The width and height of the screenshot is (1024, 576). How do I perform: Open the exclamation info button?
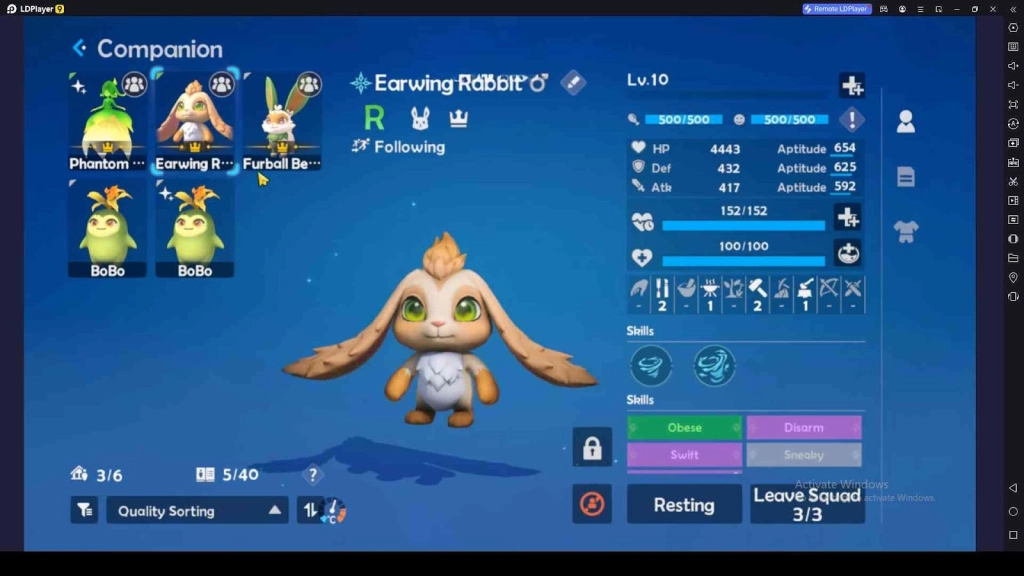pyautogui.click(x=852, y=120)
